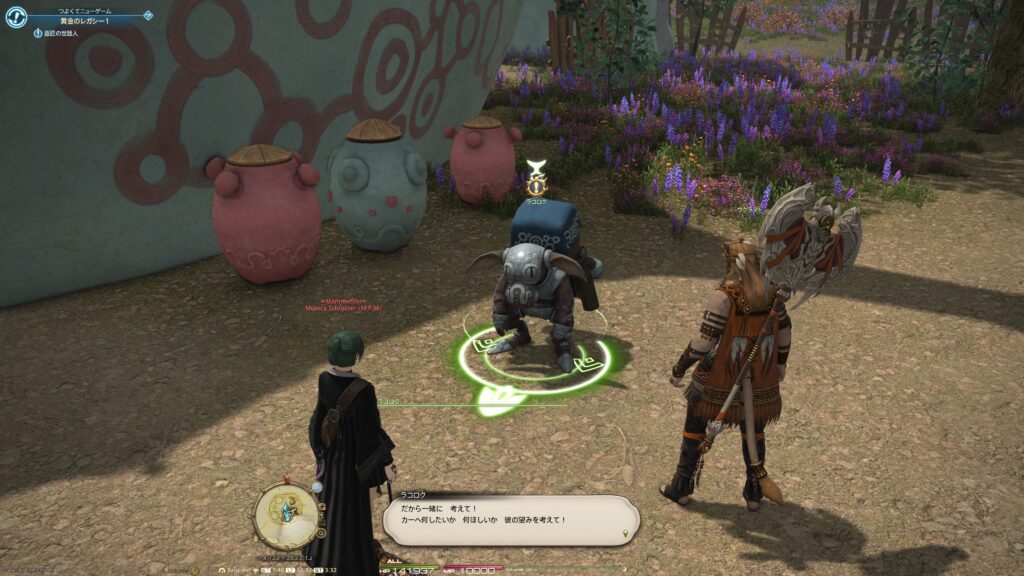Viewport: 1024px width, 576px height.
Task: Click the white weather orb on the minimap
Action: (x=317, y=487)
